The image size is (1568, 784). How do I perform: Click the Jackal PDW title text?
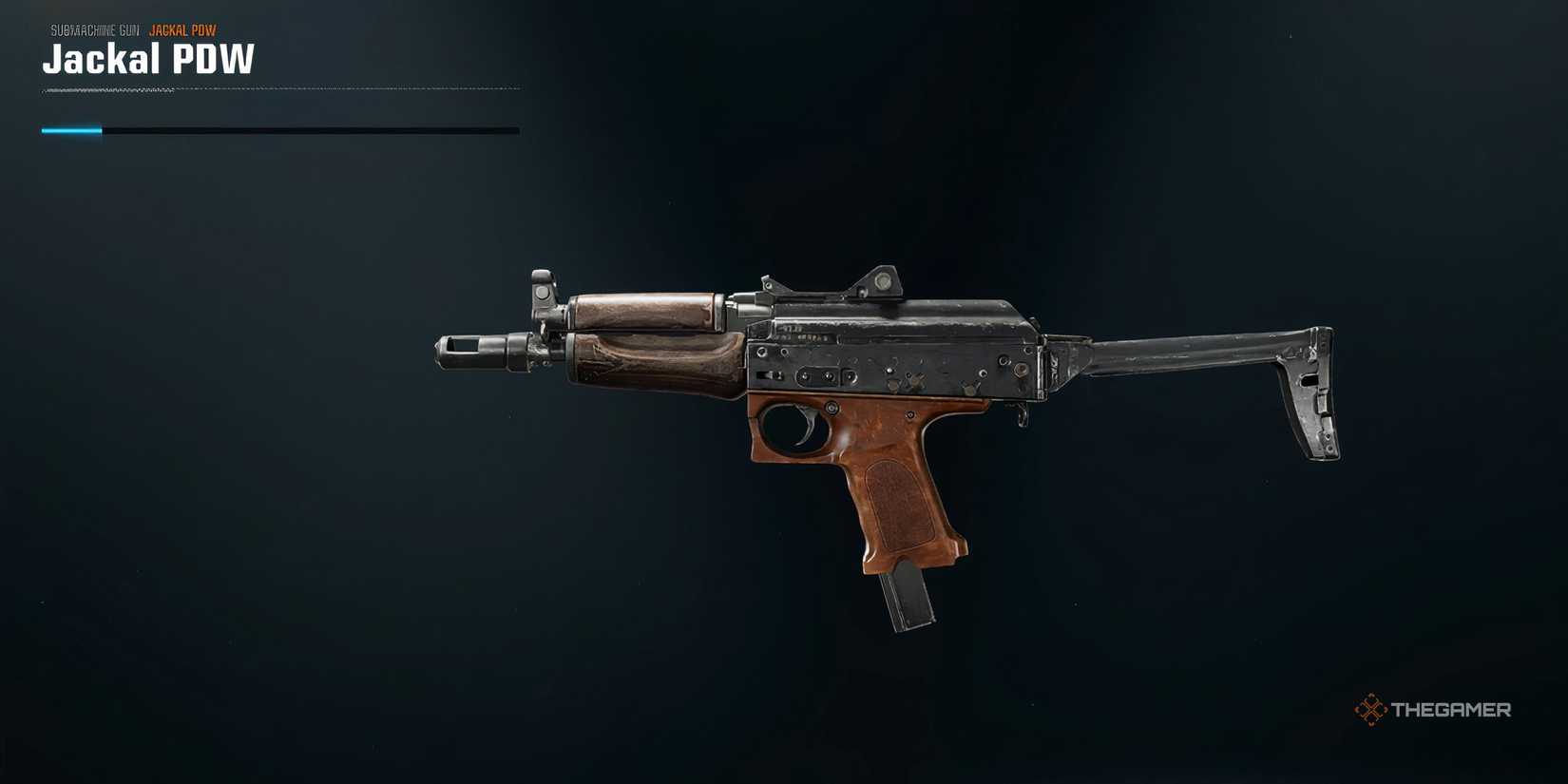(x=147, y=59)
